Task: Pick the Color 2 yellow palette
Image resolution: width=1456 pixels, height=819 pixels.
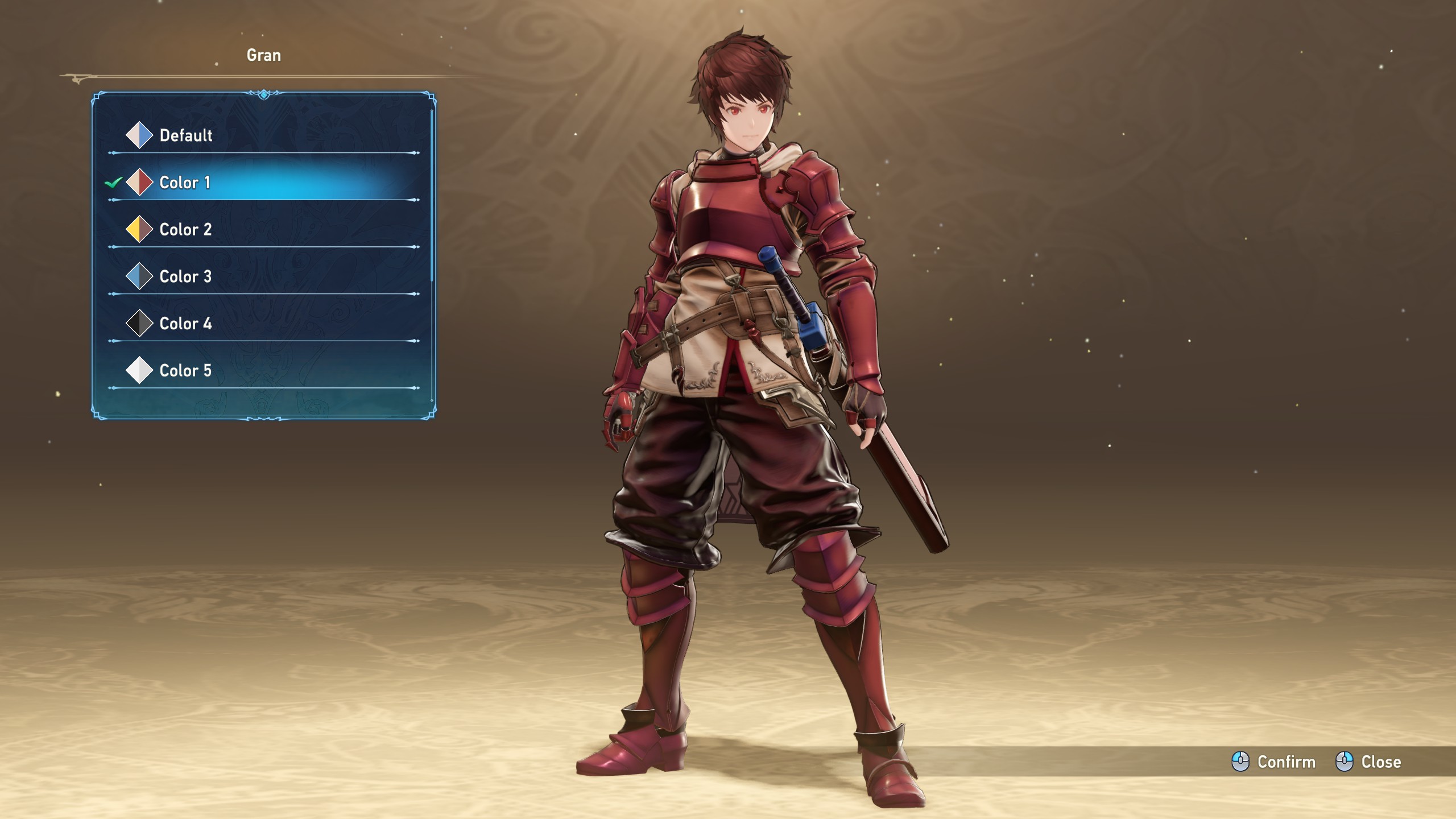Action: click(185, 230)
